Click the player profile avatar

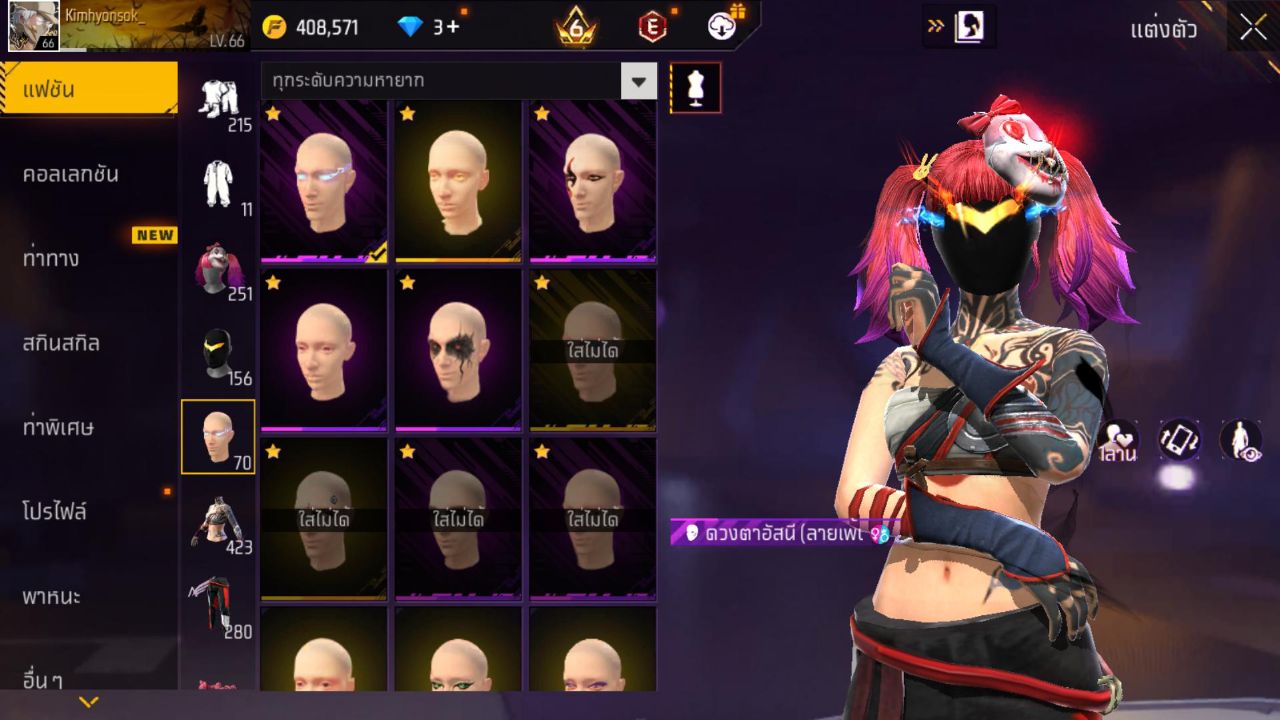33,26
